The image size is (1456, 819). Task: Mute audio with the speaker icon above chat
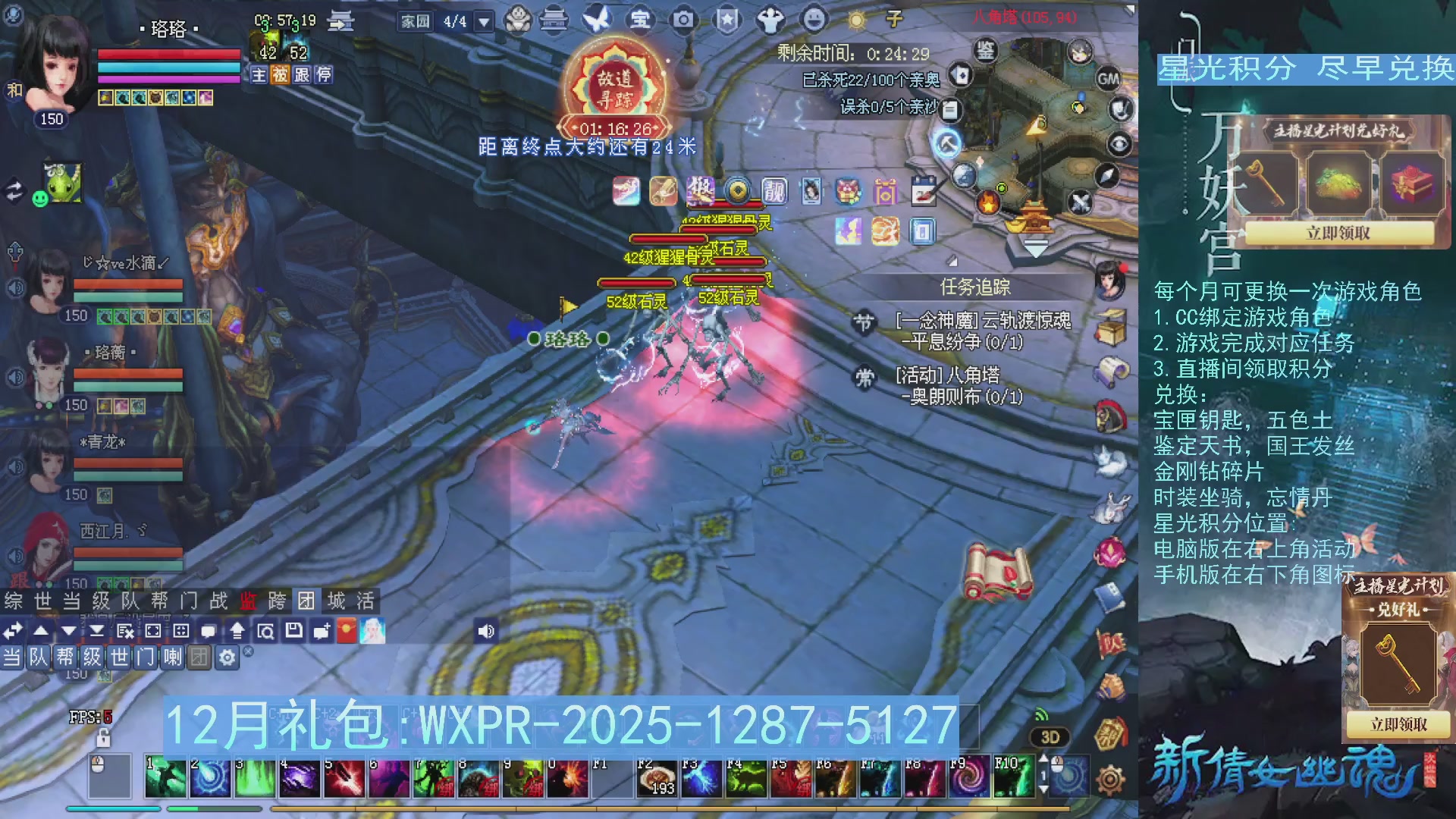coord(487,630)
